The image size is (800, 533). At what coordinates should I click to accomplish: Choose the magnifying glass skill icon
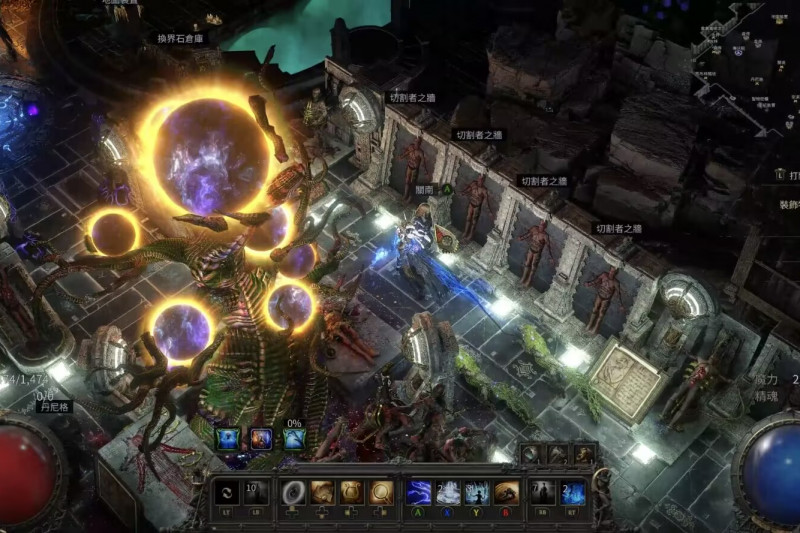pos(380,492)
